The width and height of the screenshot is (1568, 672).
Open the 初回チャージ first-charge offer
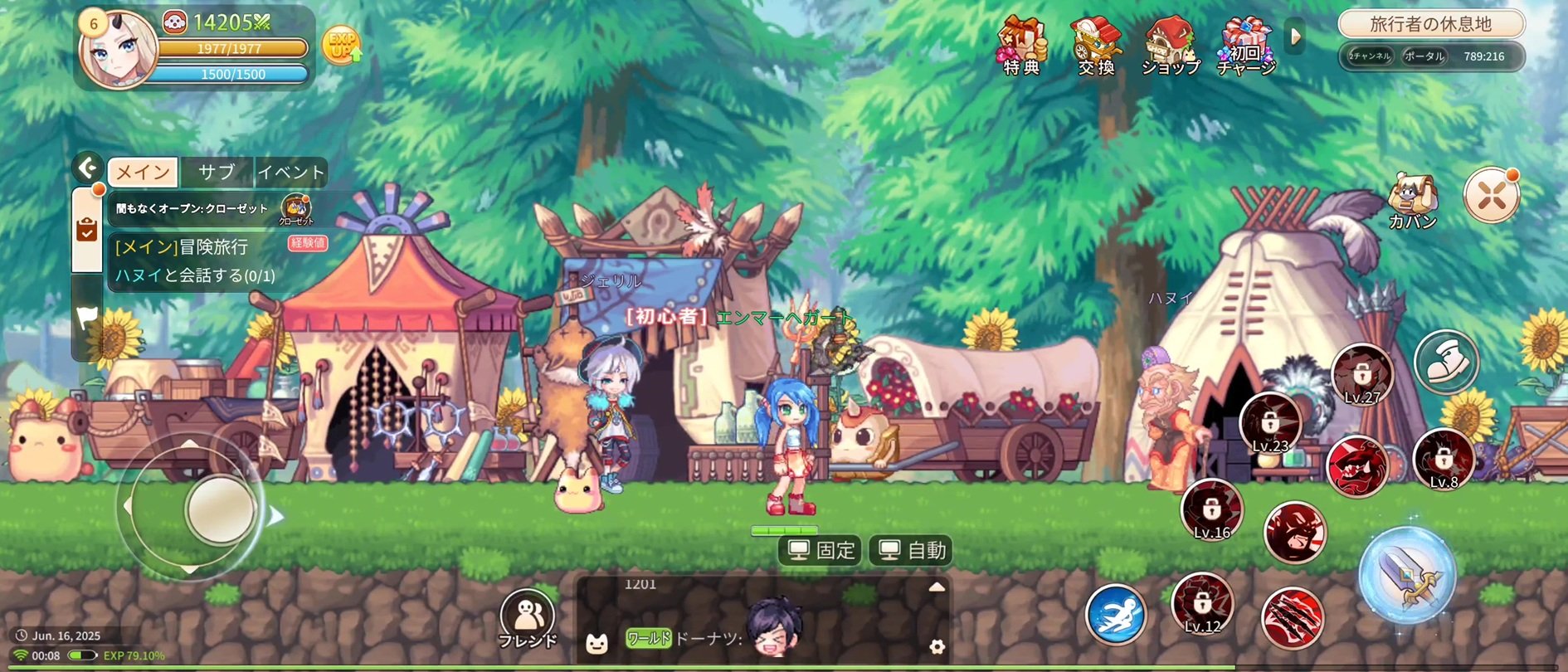tap(1245, 46)
